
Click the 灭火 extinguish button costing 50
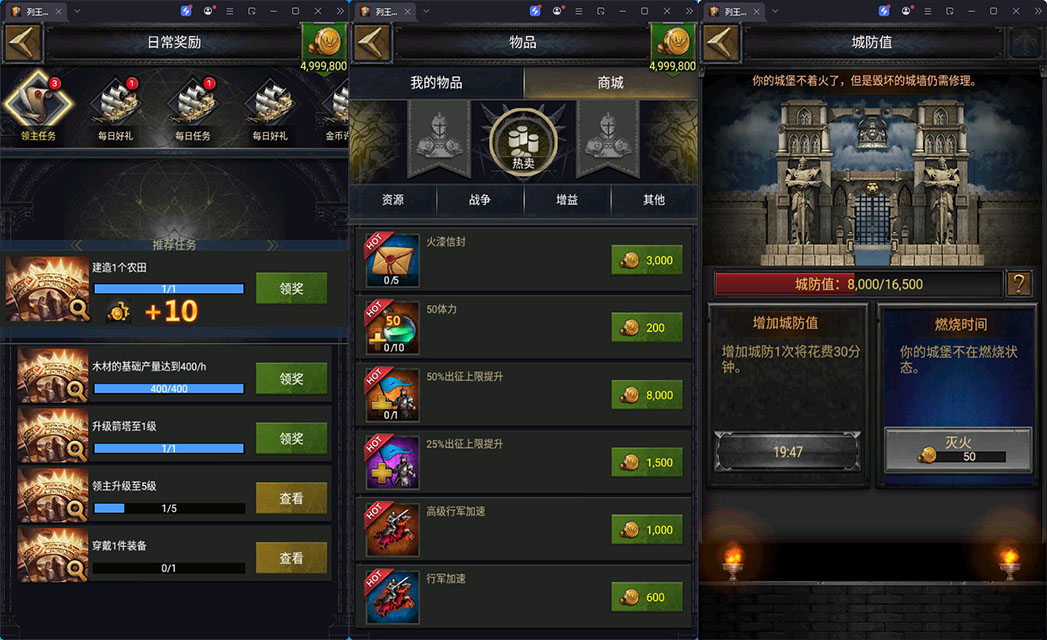(x=958, y=446)
